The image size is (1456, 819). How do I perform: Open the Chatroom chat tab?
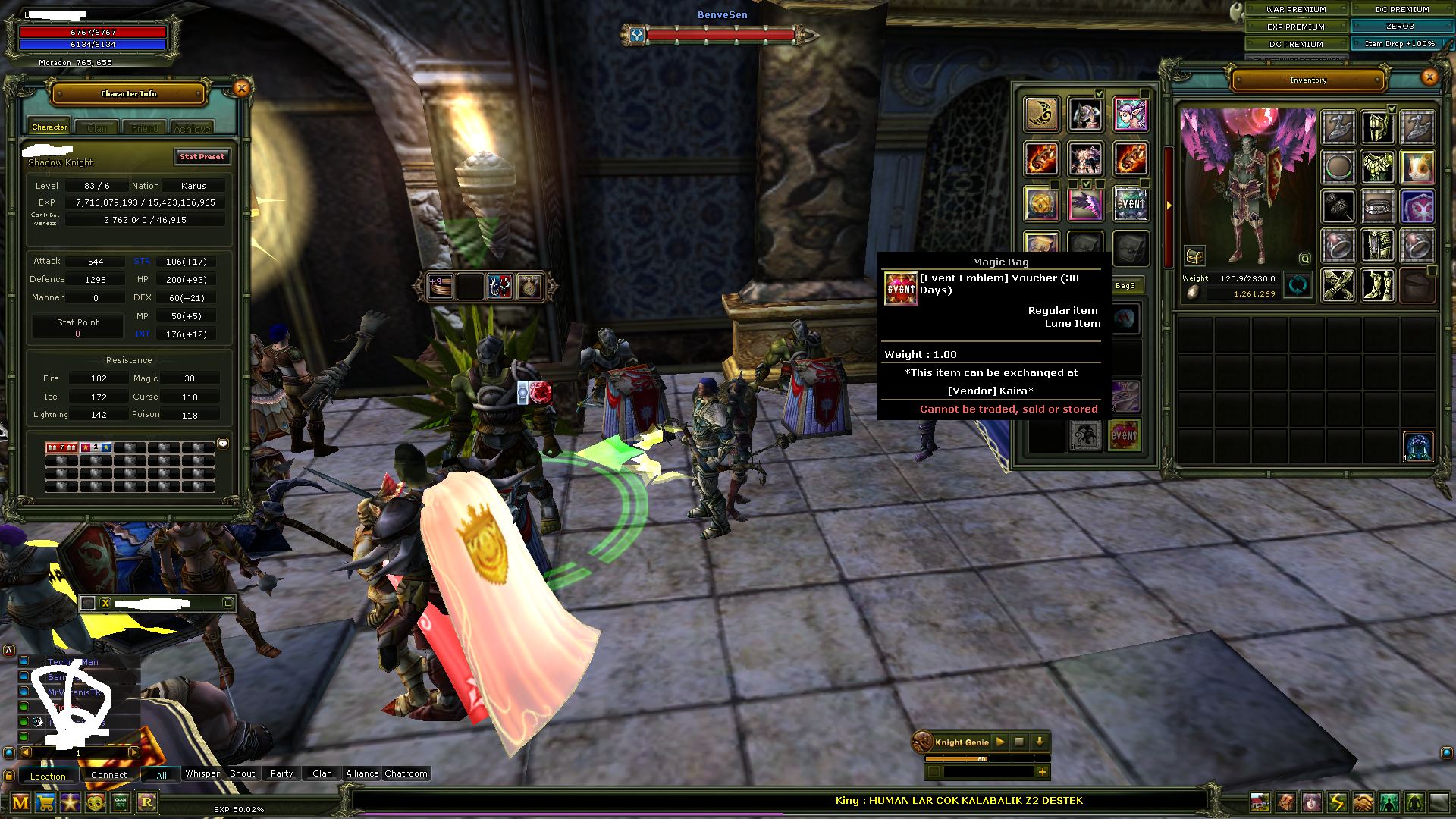click(406, 773)
